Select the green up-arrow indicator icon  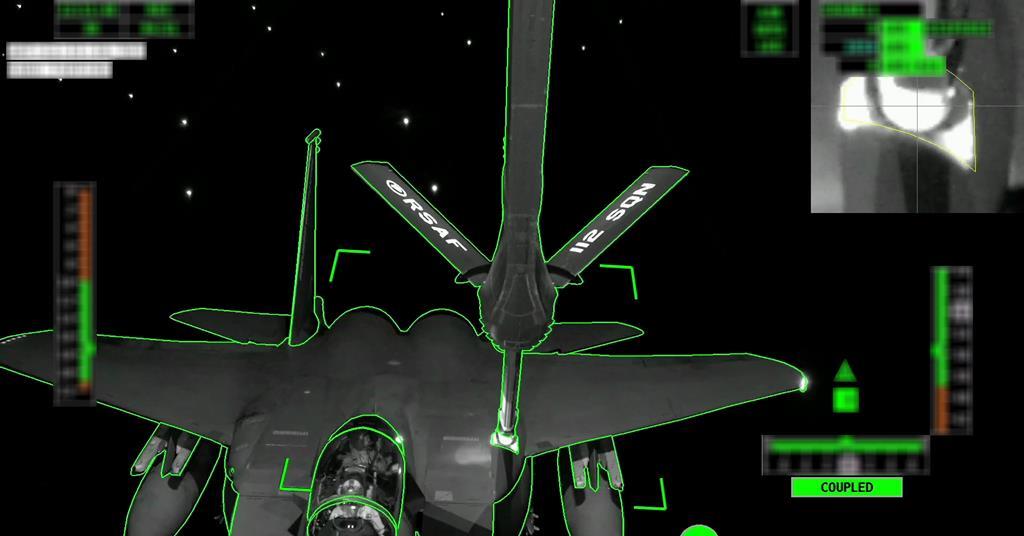click(x=845, y=371)
